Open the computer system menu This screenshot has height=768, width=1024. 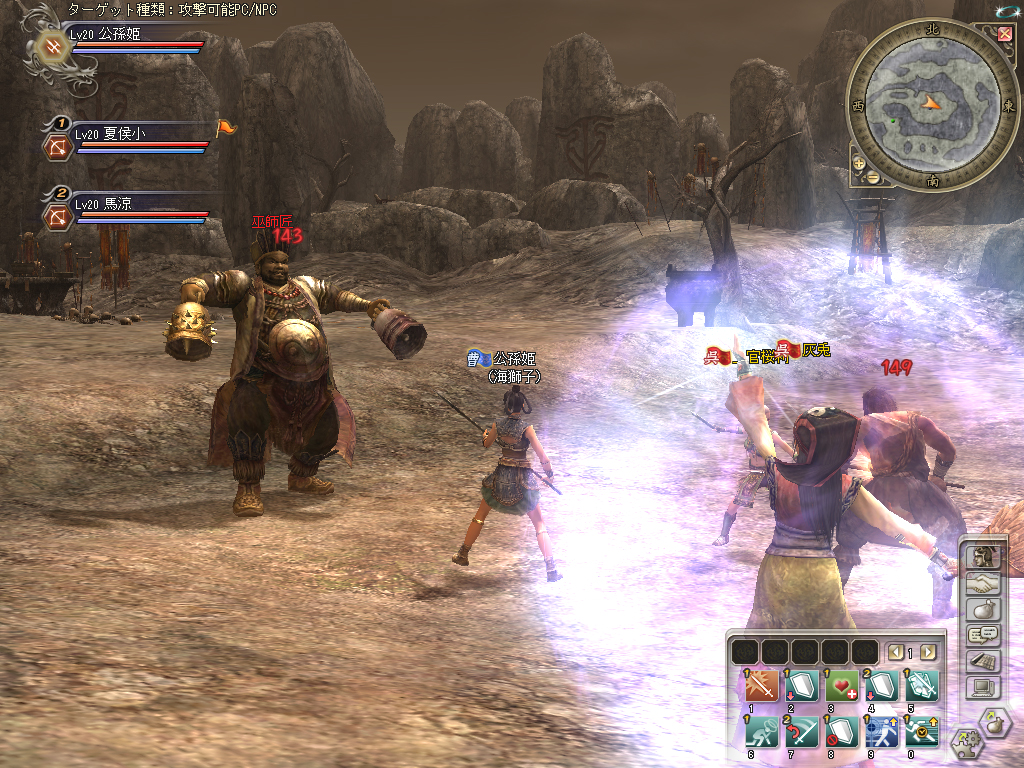[x=981, y=687]
